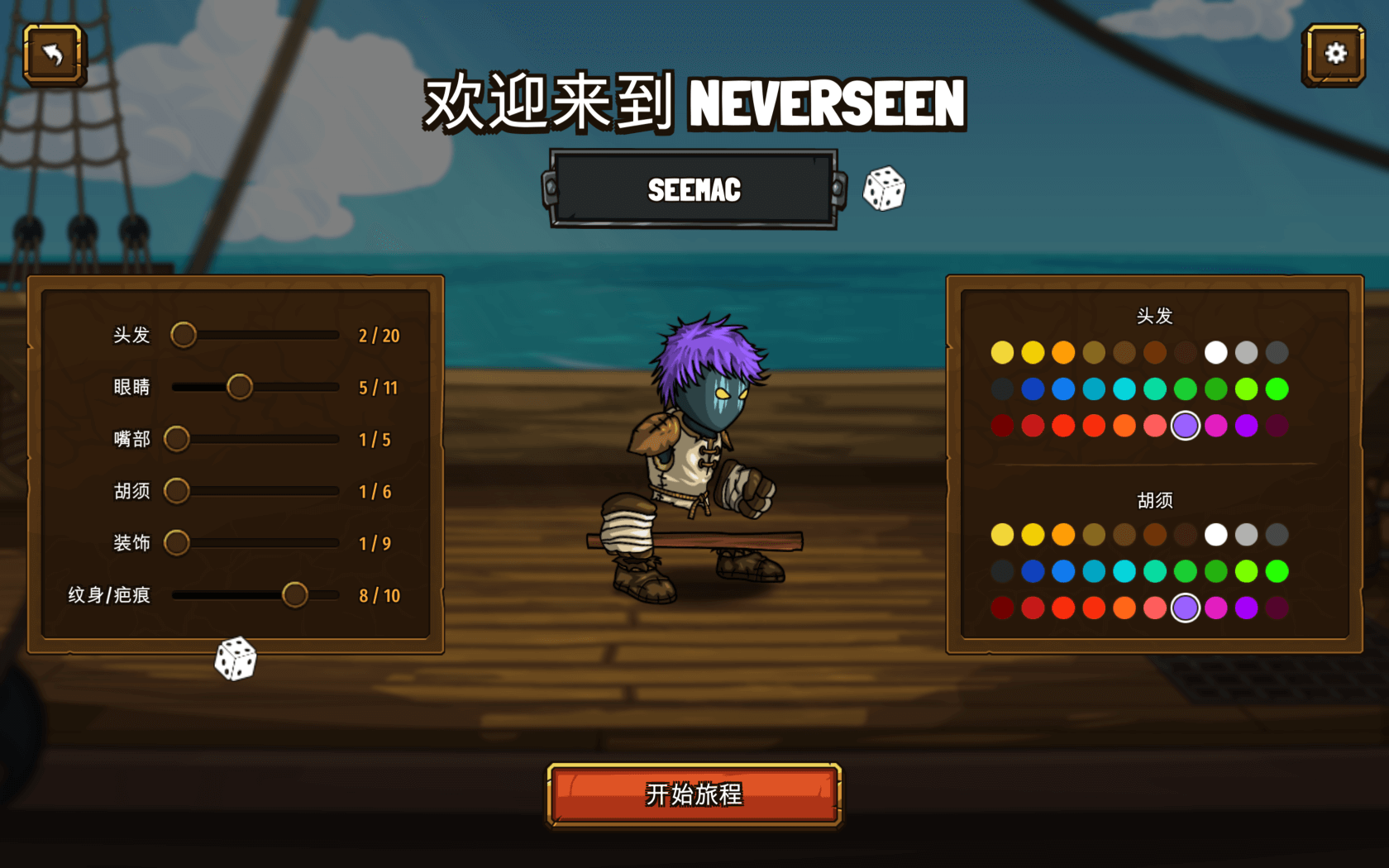Adjust the 装饰 accessory slider
The height and width of the screenshot is (868, 1389).
(x=177, y=543)
